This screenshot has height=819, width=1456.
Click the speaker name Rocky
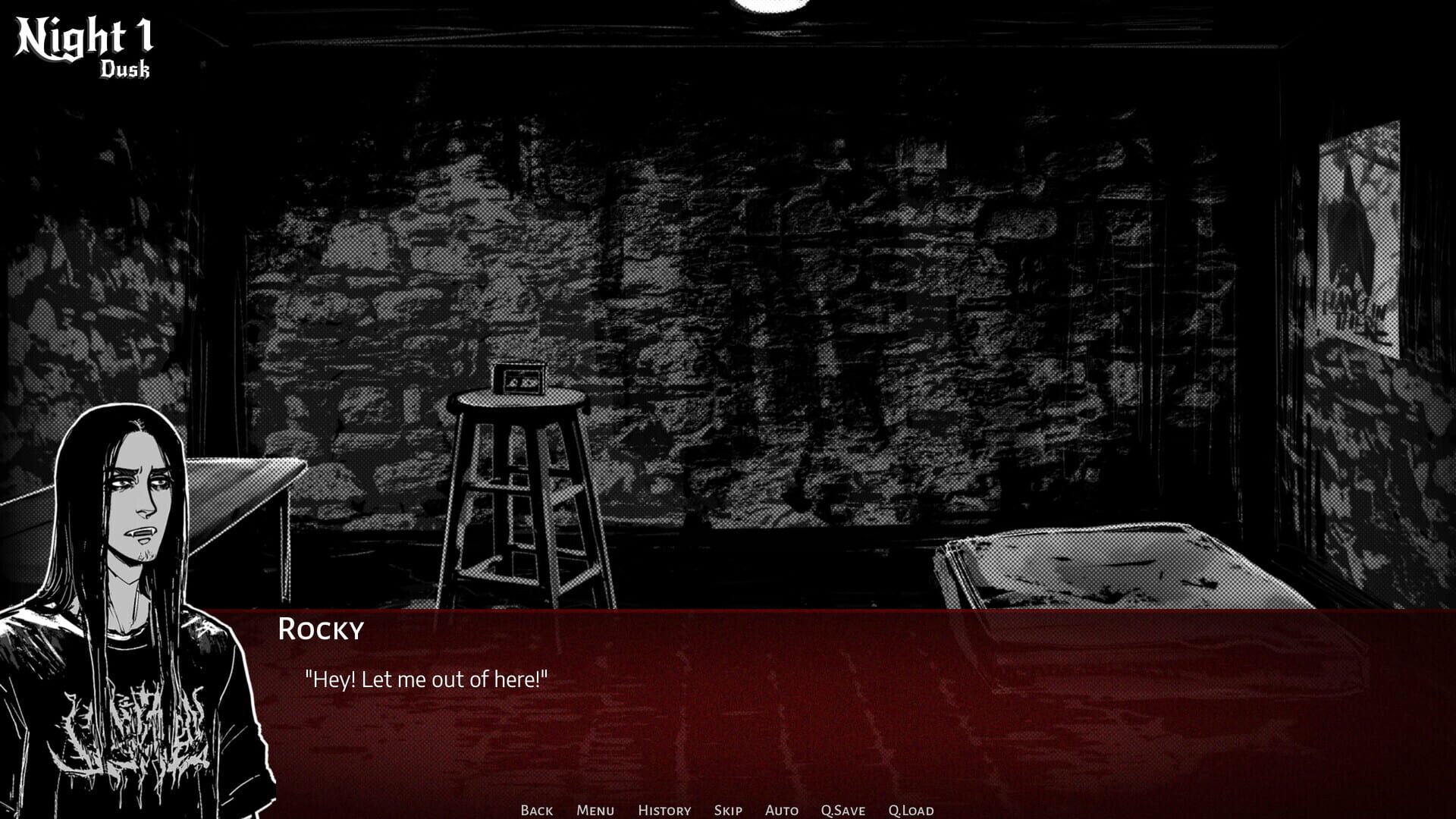321,629
